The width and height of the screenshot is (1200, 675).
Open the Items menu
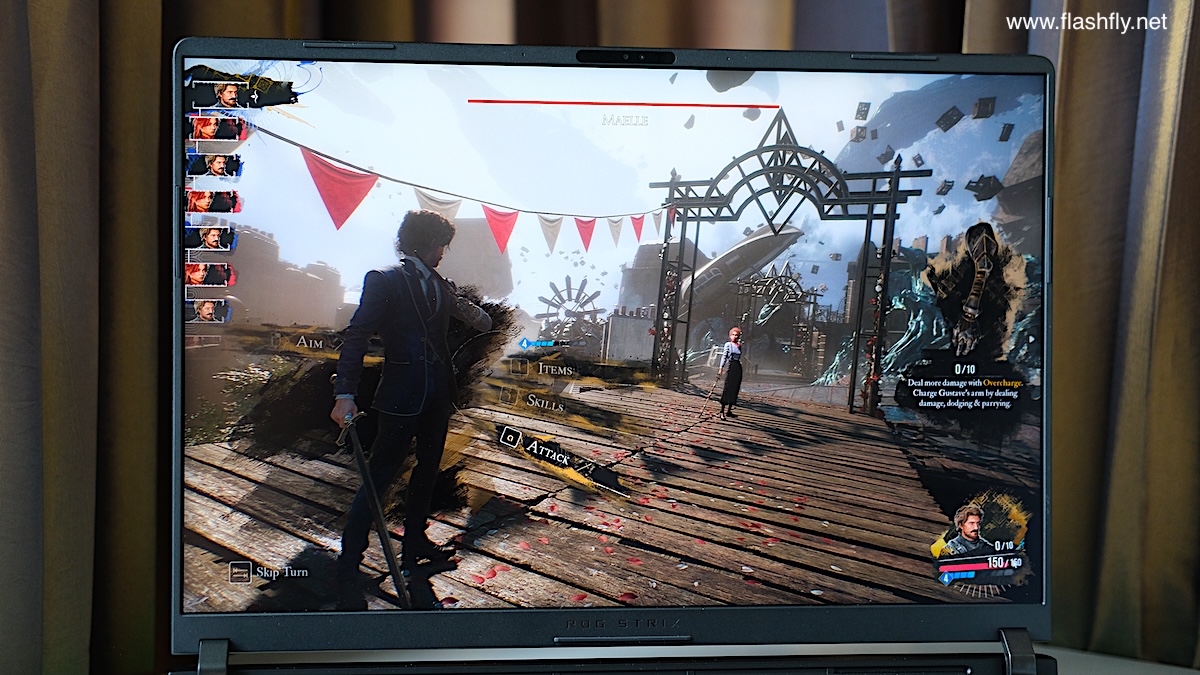[554, 369]
